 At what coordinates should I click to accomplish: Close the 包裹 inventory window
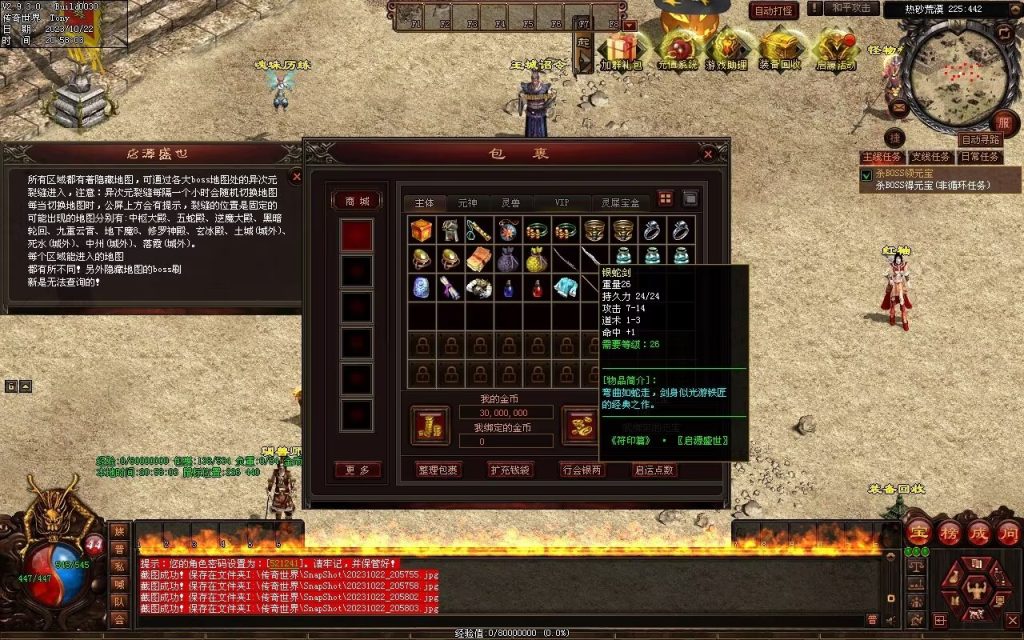(709, 154)
